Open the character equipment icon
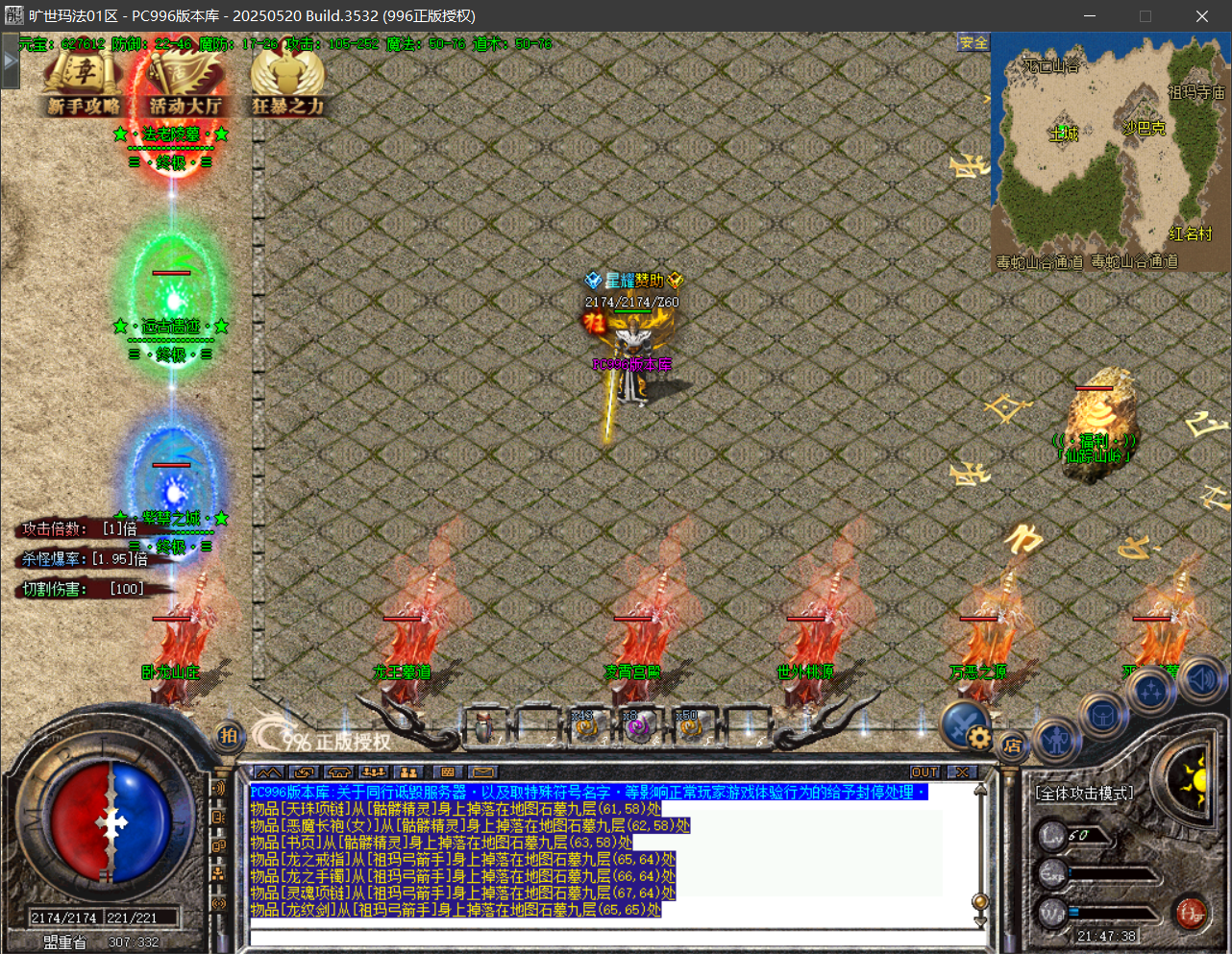The height and width of the screenshot is (954, 1232). pos(1057,740)
